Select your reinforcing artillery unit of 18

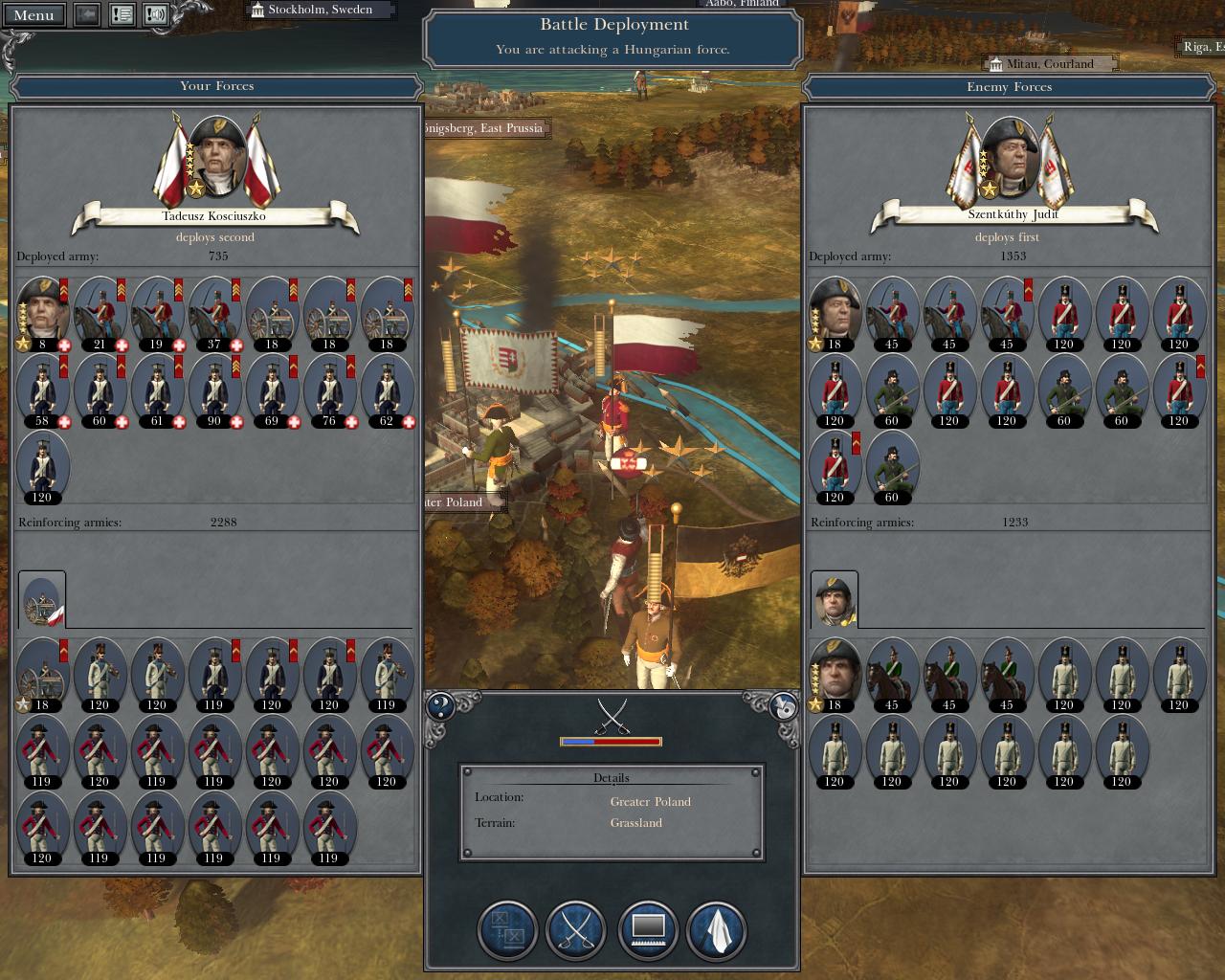pyautogui.click(x=42, y=674)
